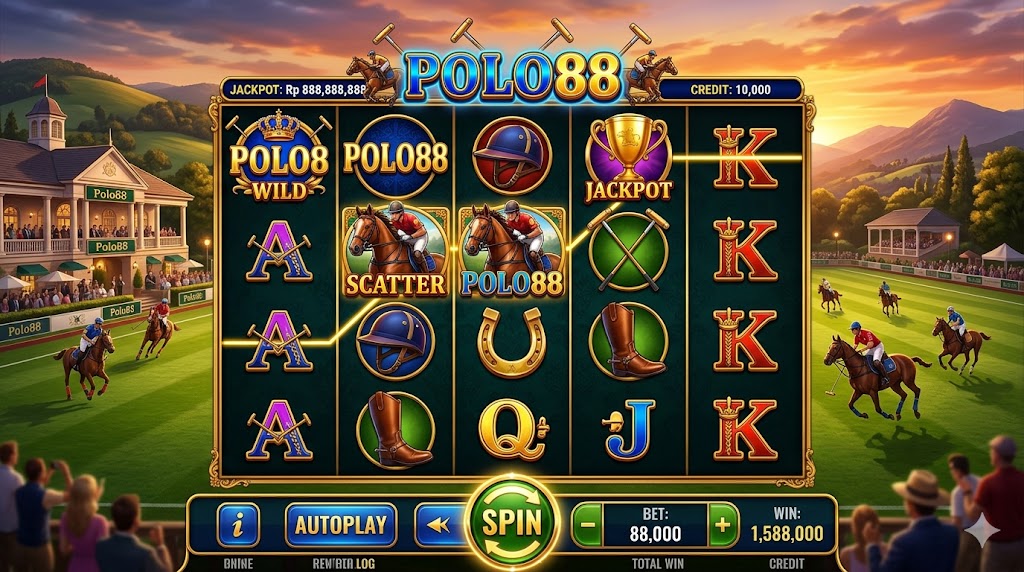1024x572 pixels.
Task: Decrease the bet with the minus button
Action: pyautogui.click(x=589, y=524)
